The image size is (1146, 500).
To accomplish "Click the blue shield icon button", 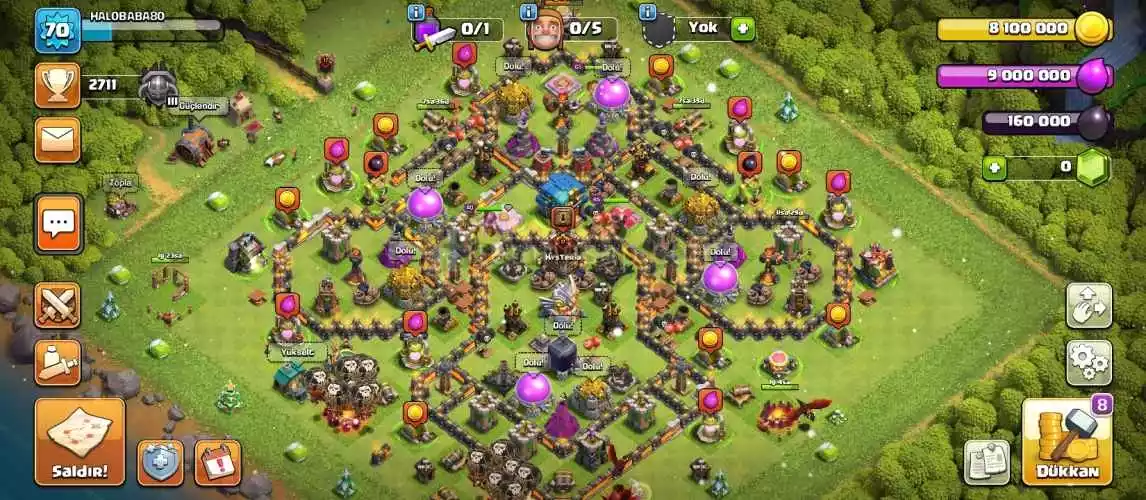I will 160,462.
